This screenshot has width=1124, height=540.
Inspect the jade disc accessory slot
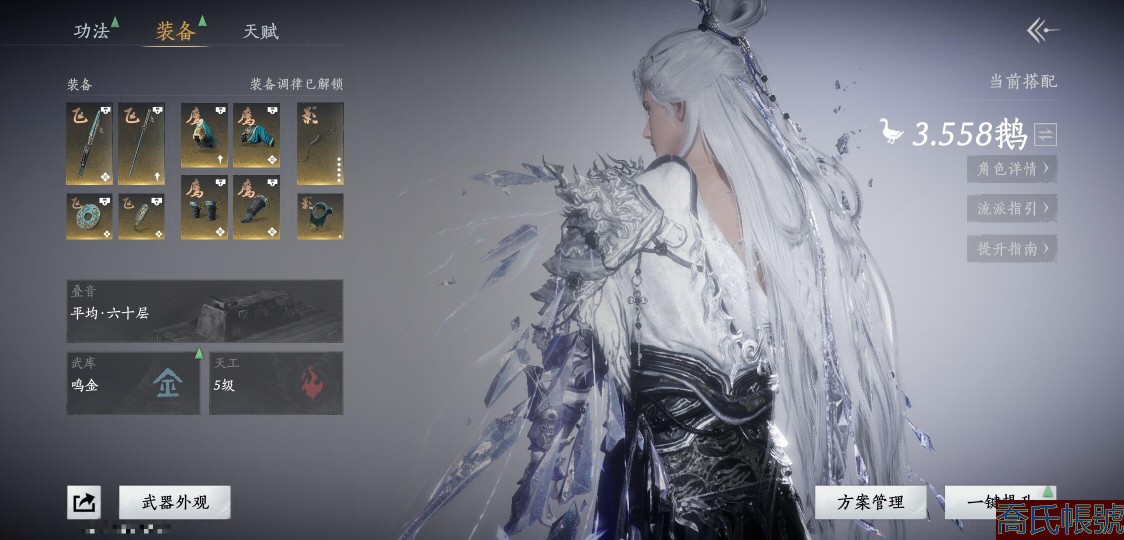point(89,215)
